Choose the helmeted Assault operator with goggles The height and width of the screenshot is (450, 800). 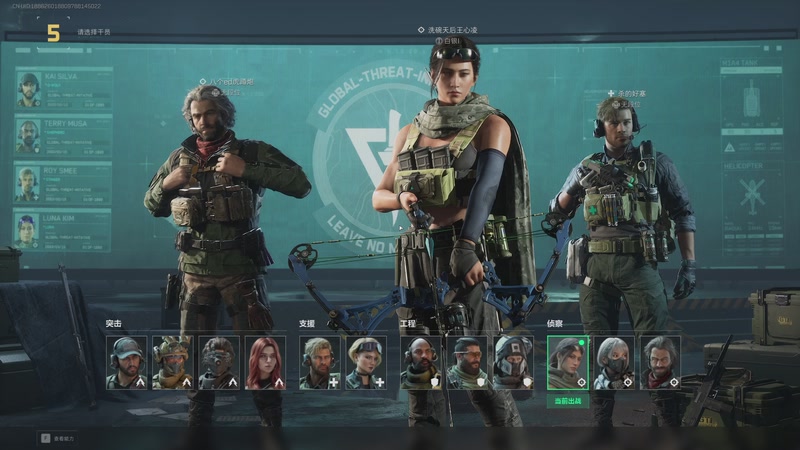(172, 362)
